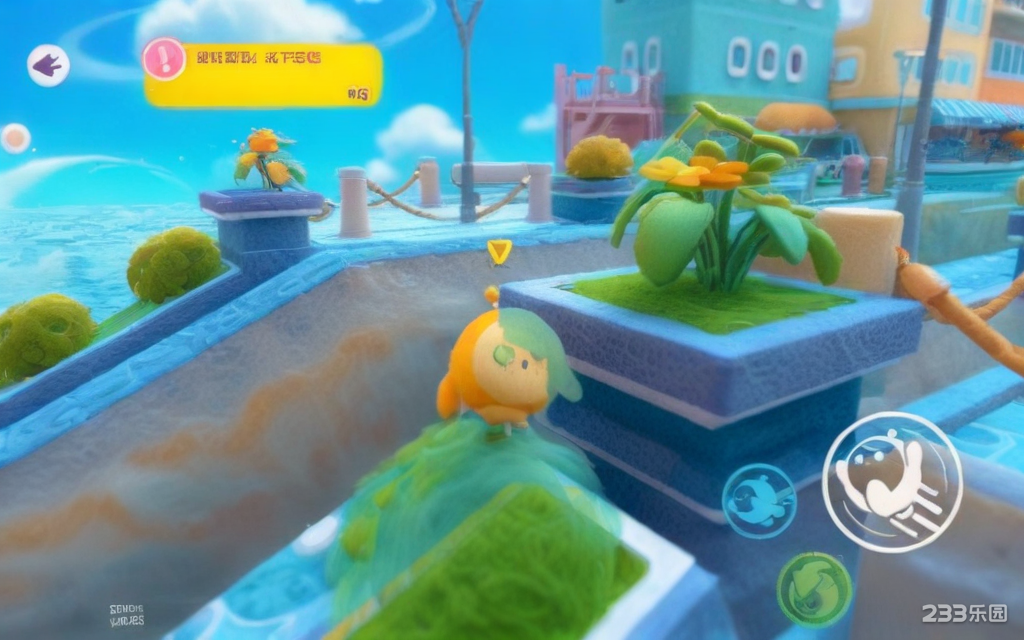Trigger the green circular ability button
Image resolution: width=1024 pixels, height=640 pixels.
pos(814,589)
